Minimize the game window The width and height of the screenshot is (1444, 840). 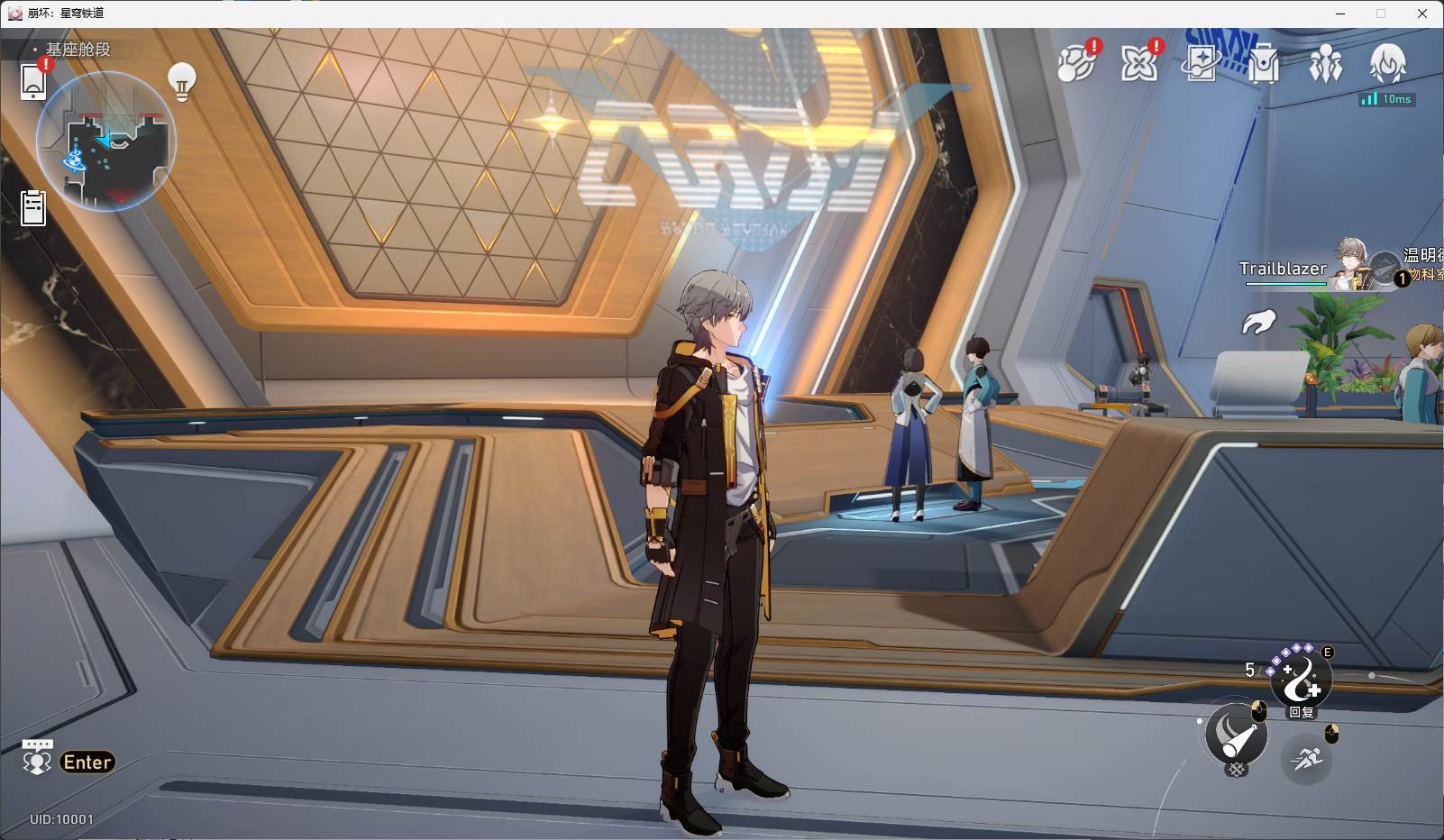1340,14
